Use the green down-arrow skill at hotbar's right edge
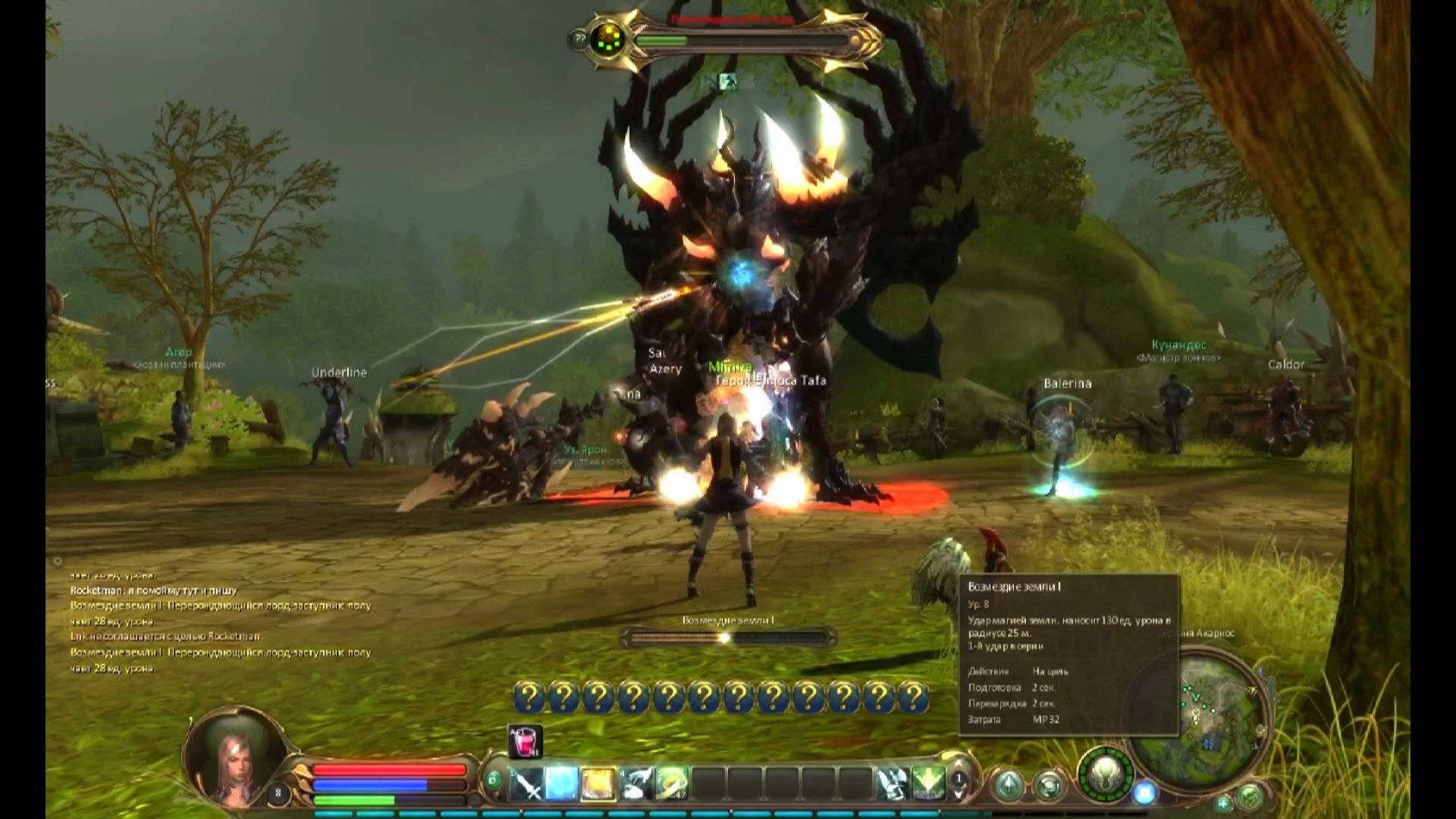The image size is (1456, 819). click(x=928, y=782)
